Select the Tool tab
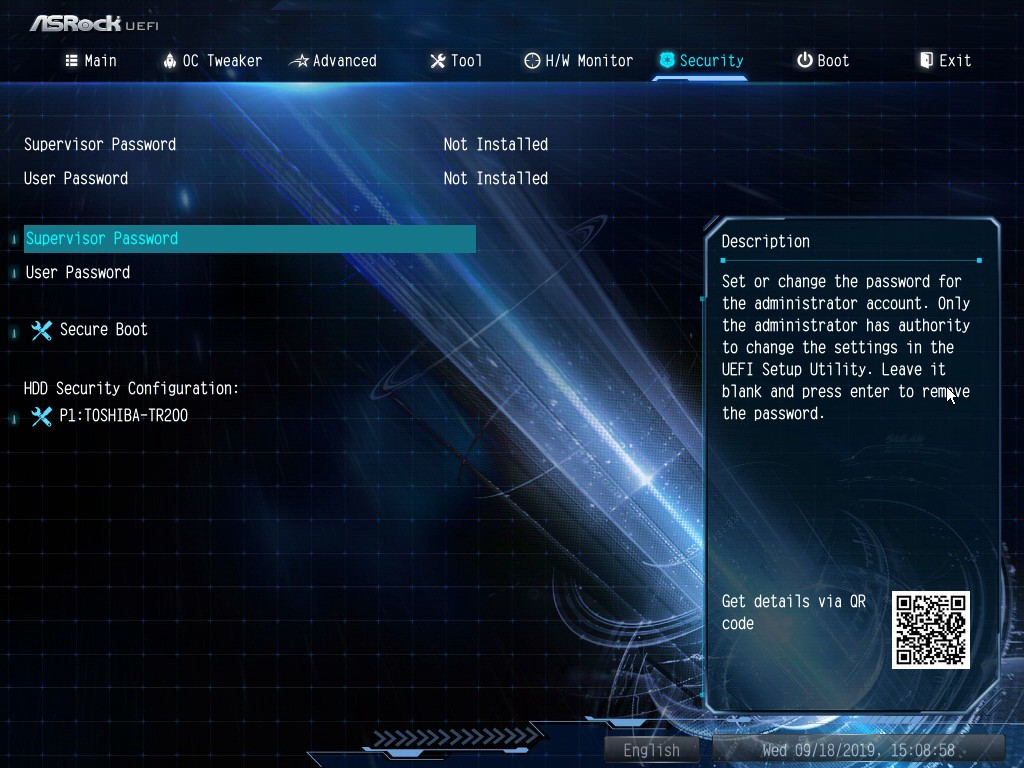This screenshot has width=1024, height=768. (456, 61)
